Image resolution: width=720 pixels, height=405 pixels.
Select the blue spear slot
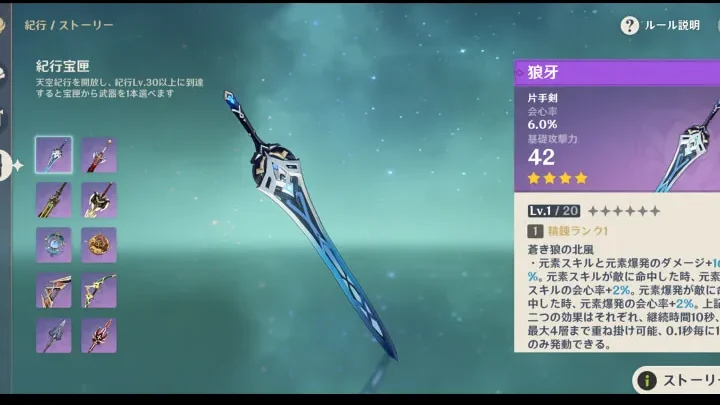[54, 335]
